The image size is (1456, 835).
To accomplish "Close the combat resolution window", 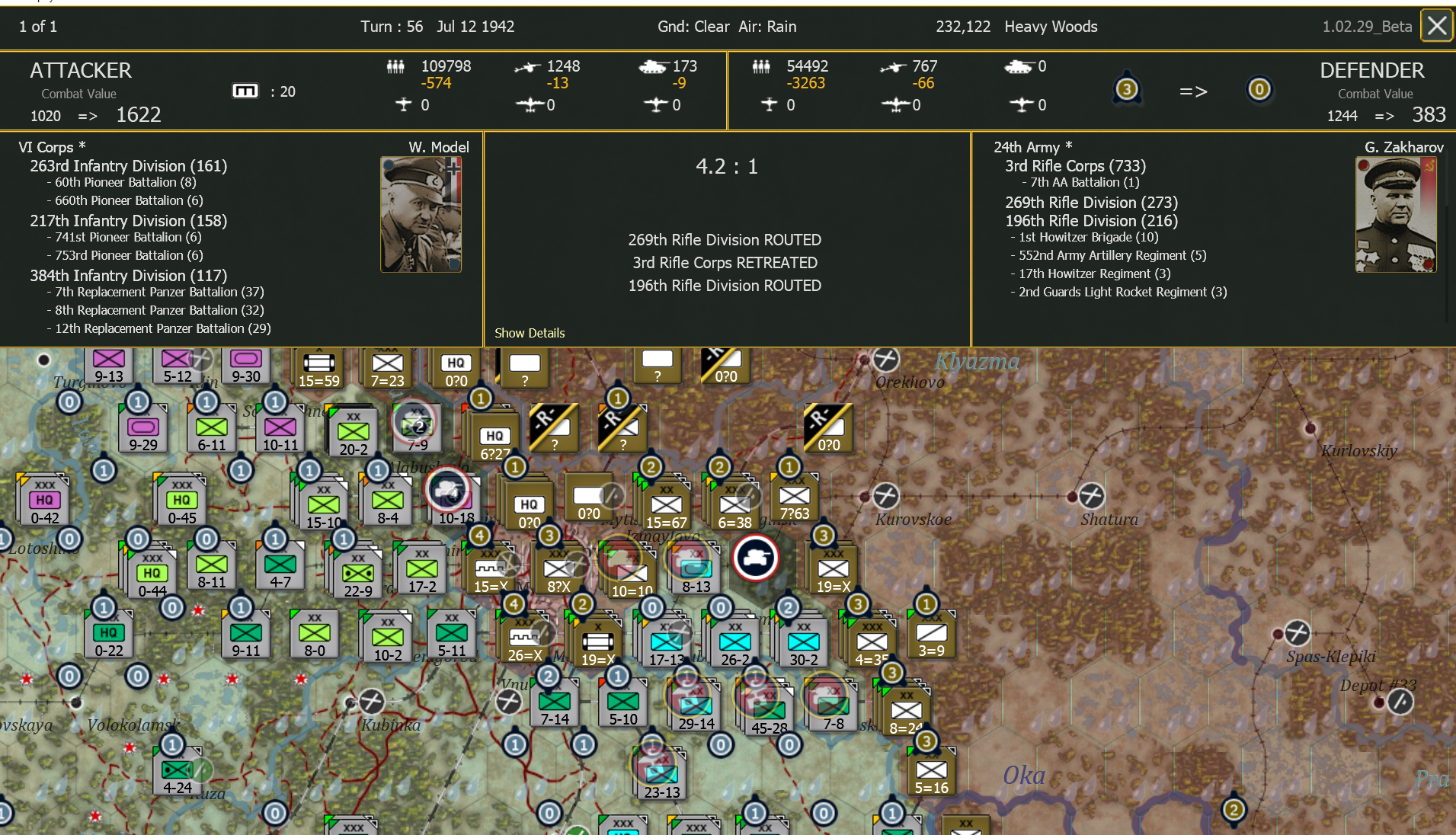I will coord(1437,25).
